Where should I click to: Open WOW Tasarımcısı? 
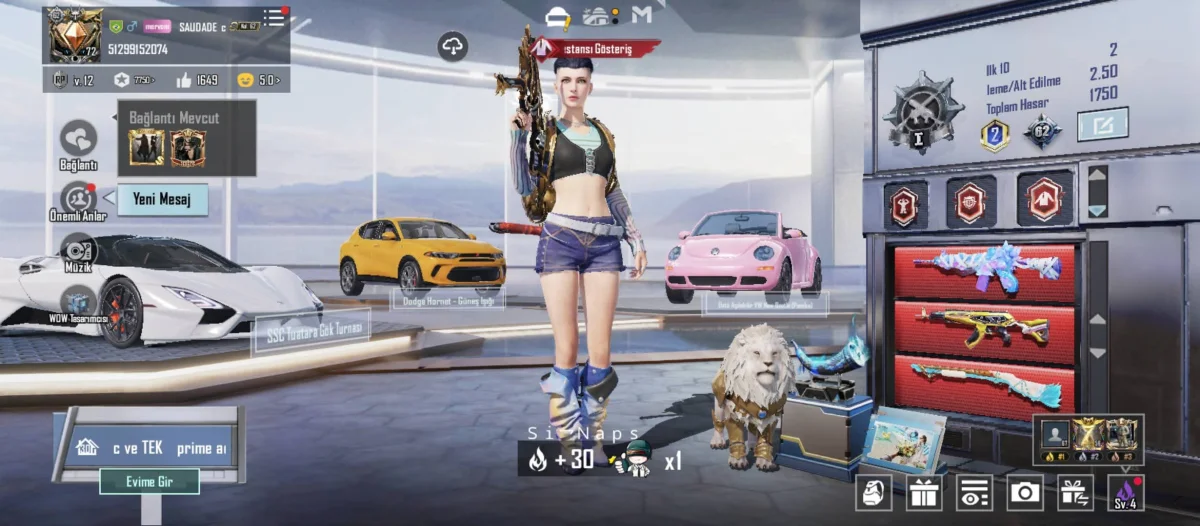(78, 301)
